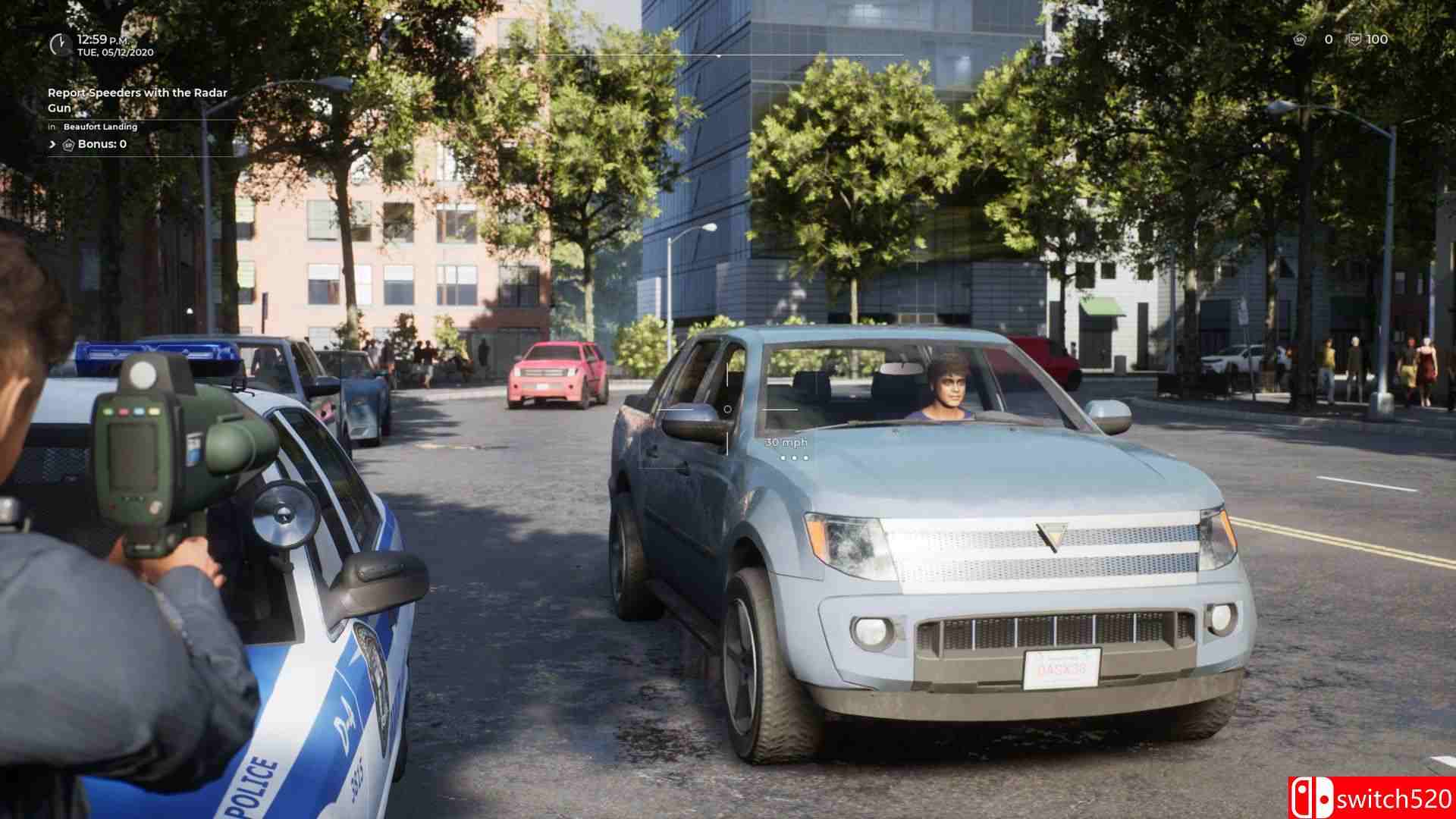This screenshot has height=819, width=1456.
Task: Toggle the middle dot below 30 mph
Action: tap(794, 458)
